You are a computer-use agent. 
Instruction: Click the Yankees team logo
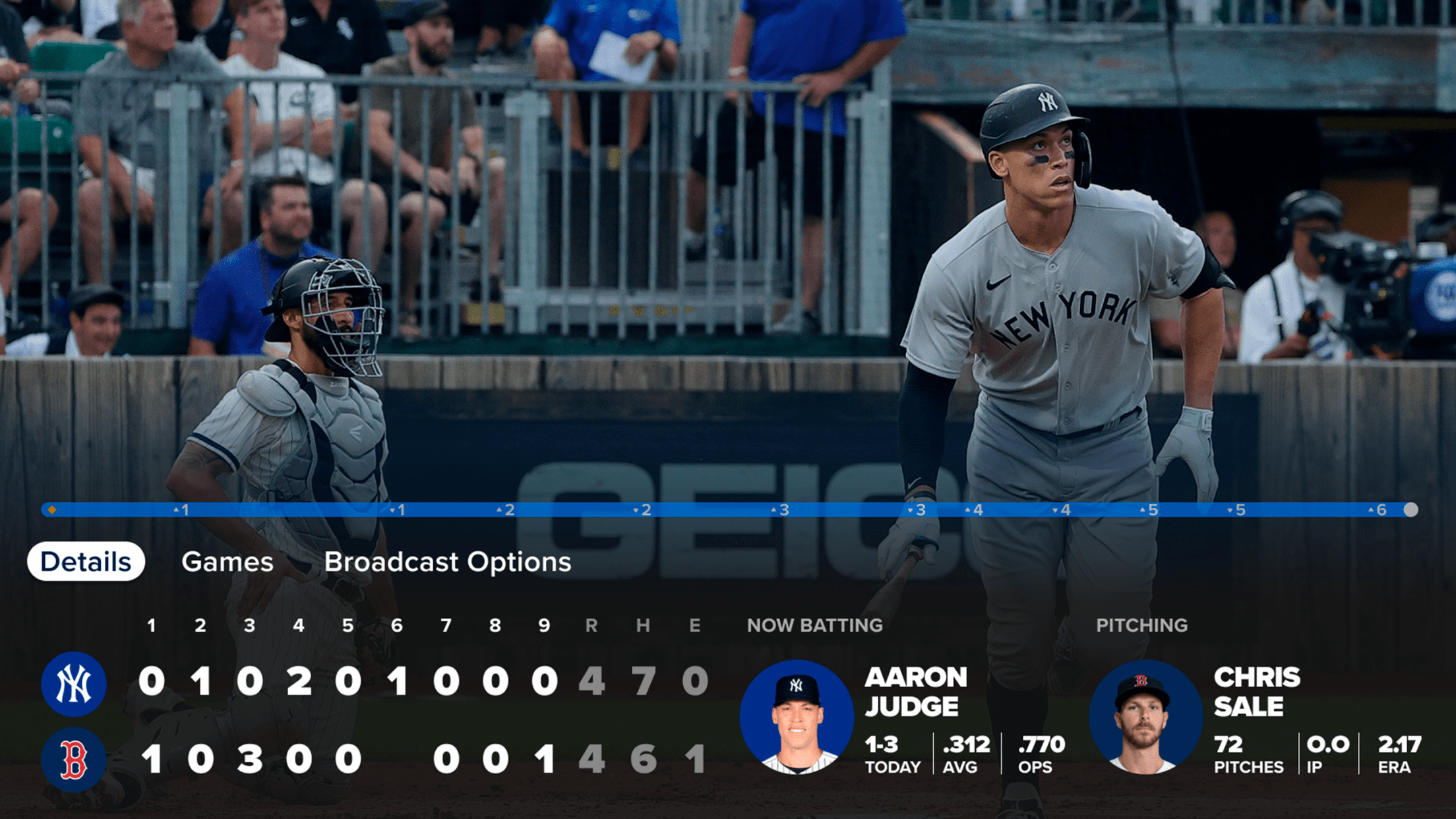pos(74,684)
